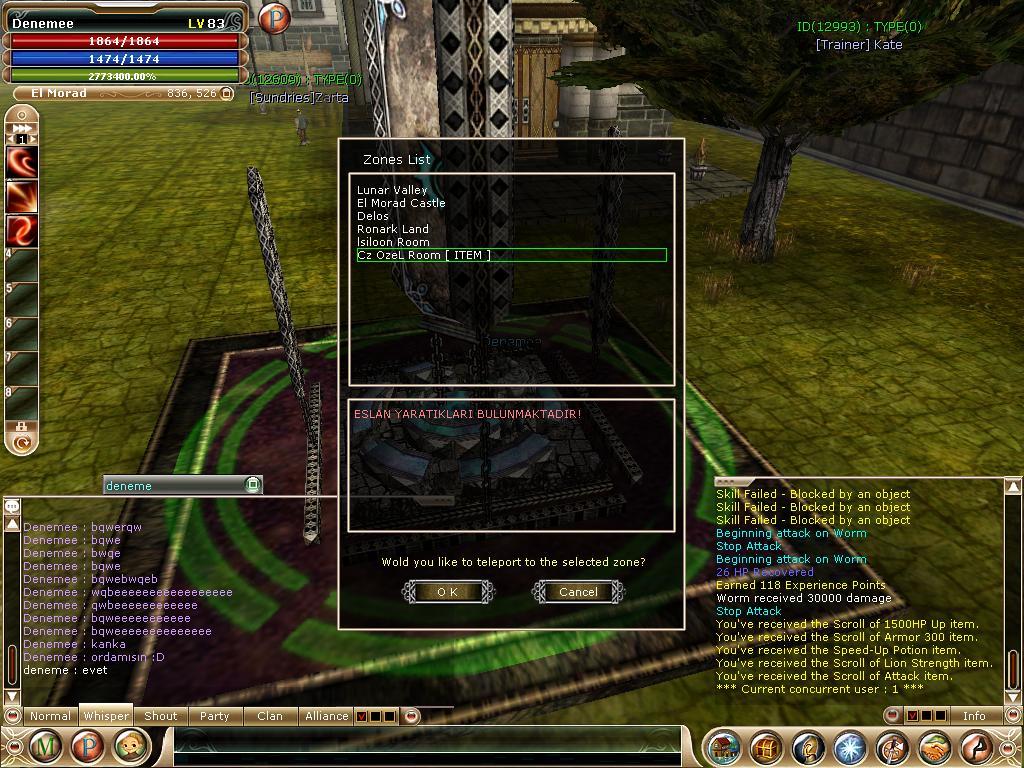Open the Info log tab
Screen dimensions: 1024x768
click(973, 716)
